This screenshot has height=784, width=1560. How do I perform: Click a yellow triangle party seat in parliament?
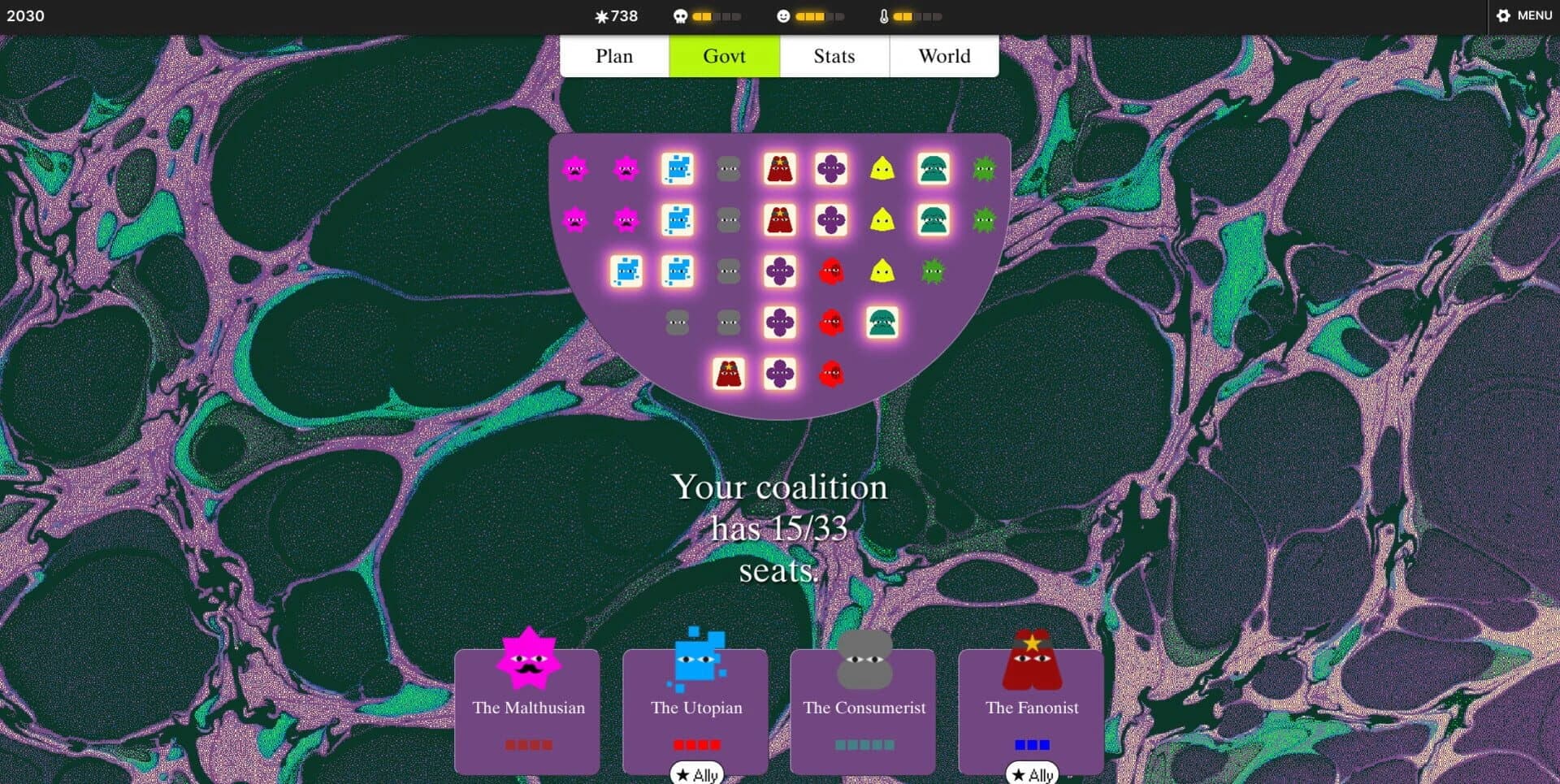(x=882, y=168)
